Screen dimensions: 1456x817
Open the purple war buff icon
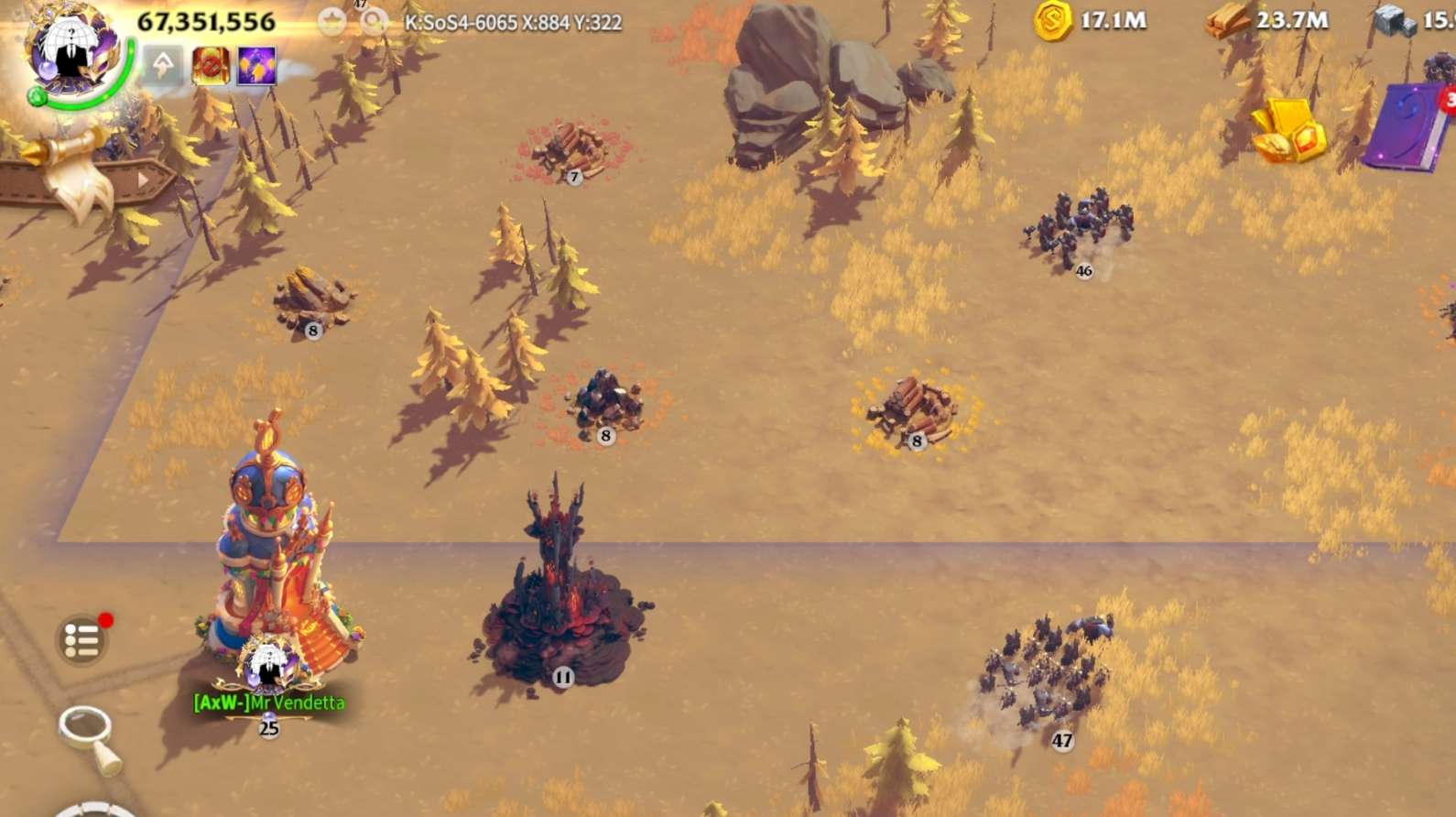coord(256,66)
